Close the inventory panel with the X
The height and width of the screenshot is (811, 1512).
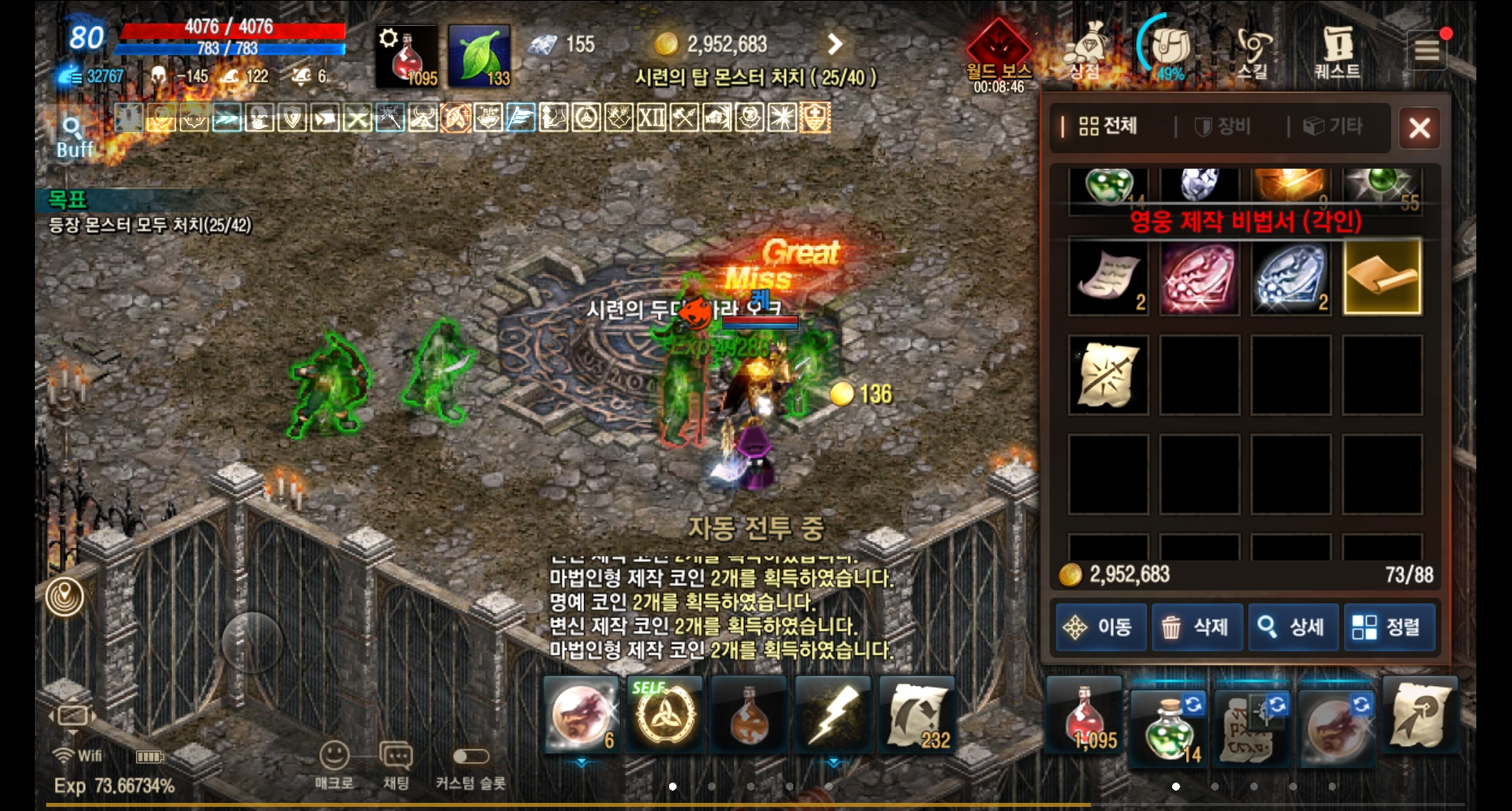click(1420, 128)
